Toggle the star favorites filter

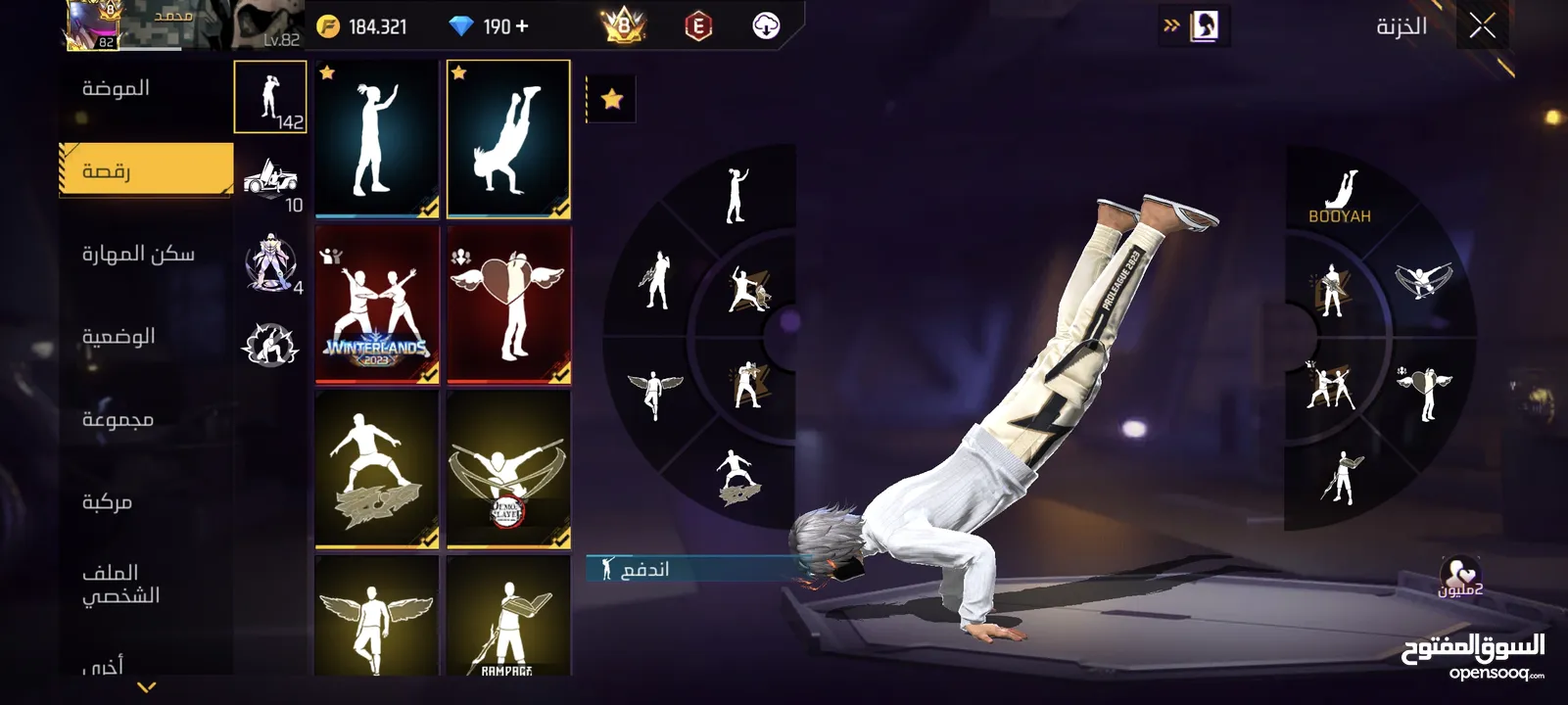(x=612, y=99)
